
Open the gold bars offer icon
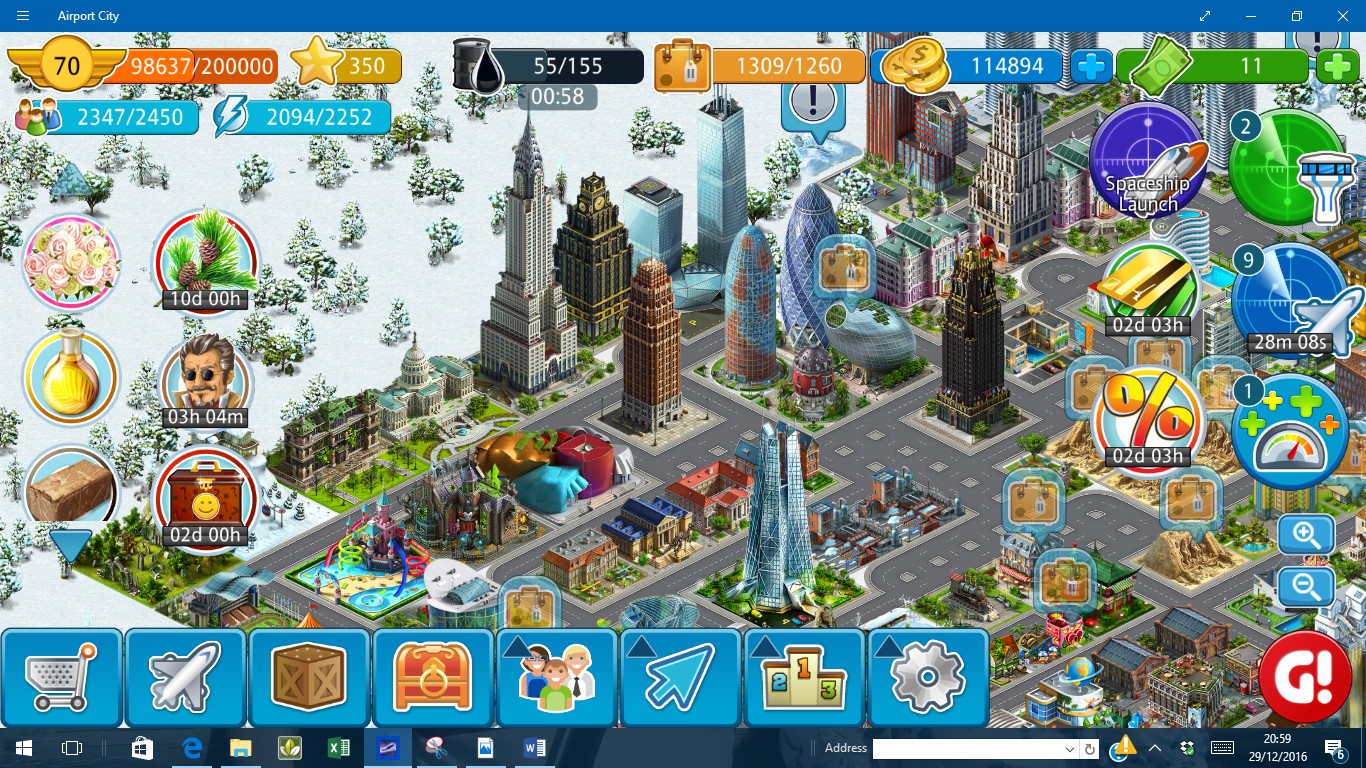pos(1148,288)
